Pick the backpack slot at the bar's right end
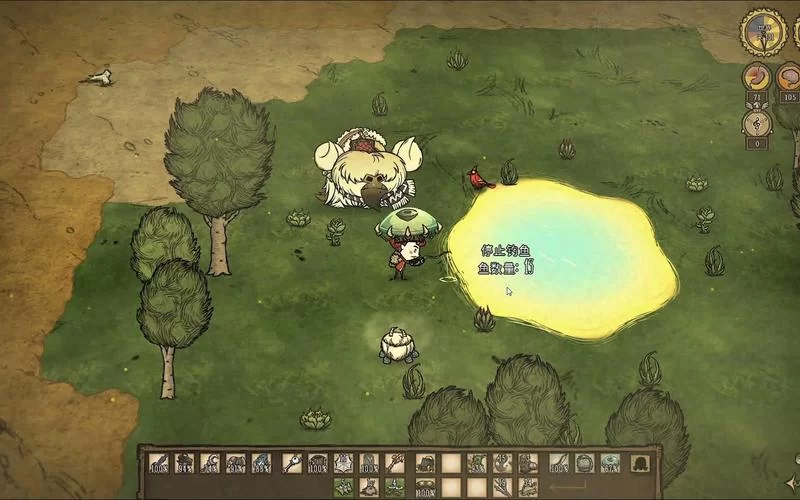800x500 pixels. pyautogui.click(x=640, y=463)
